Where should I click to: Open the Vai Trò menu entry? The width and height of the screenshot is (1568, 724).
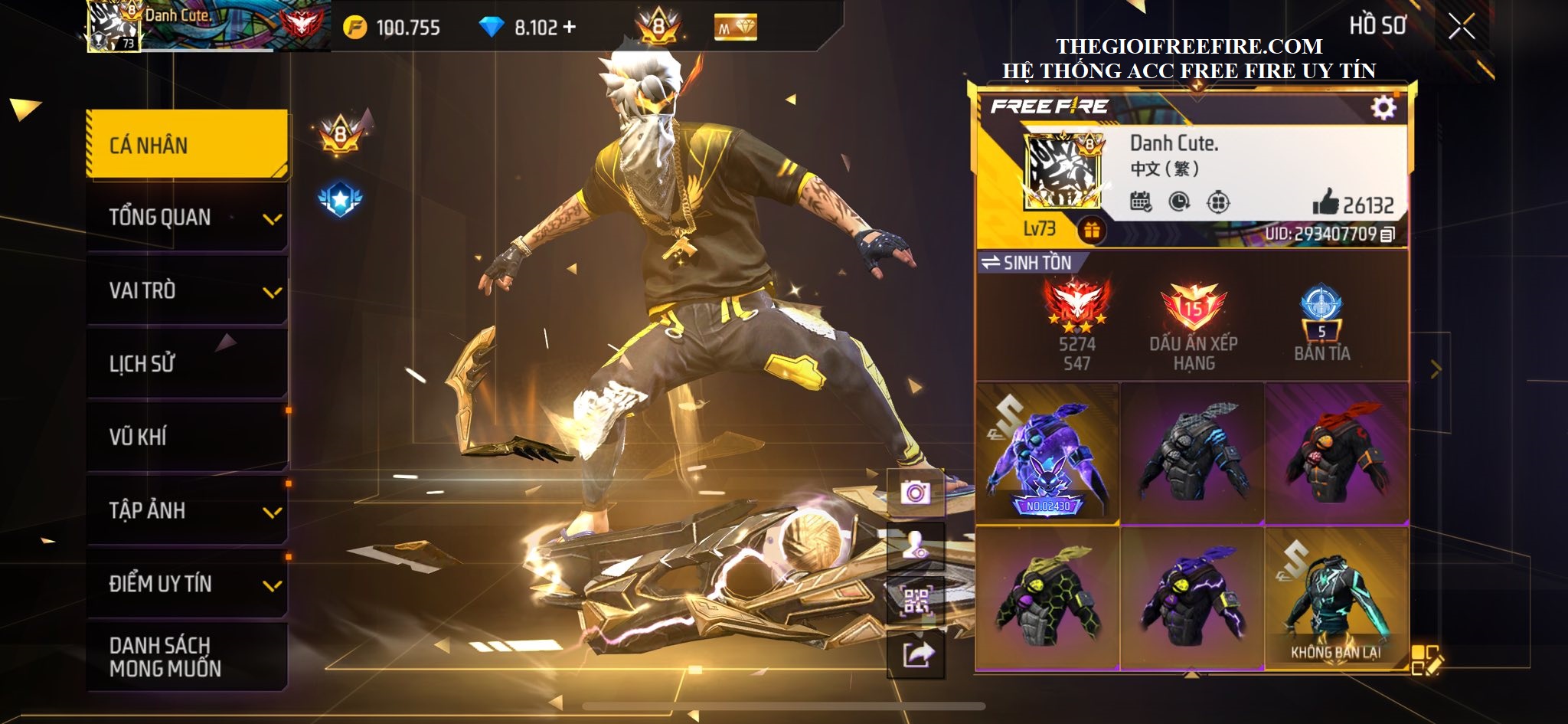[188, 290]
